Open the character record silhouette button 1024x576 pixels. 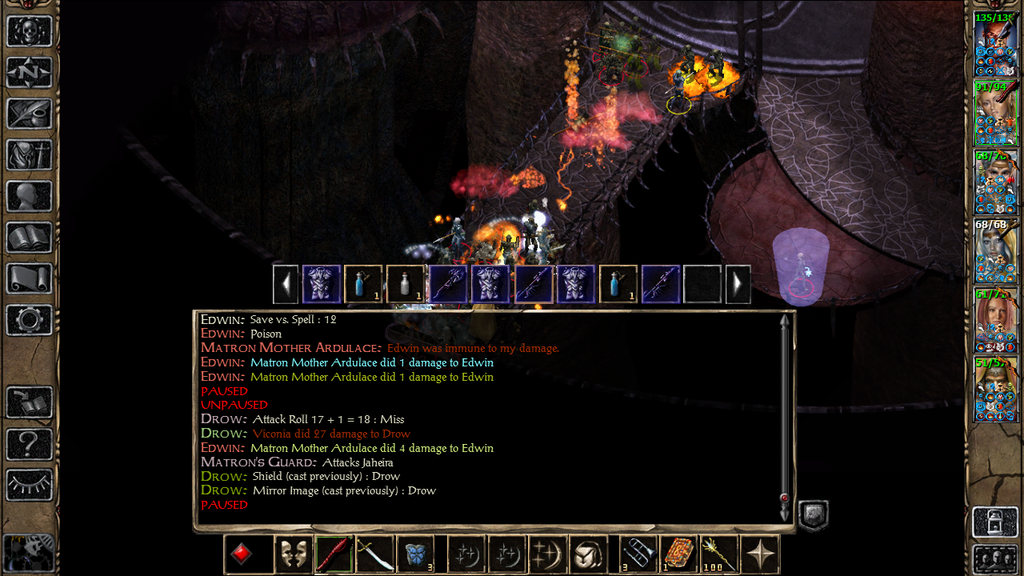pos(29,196)
